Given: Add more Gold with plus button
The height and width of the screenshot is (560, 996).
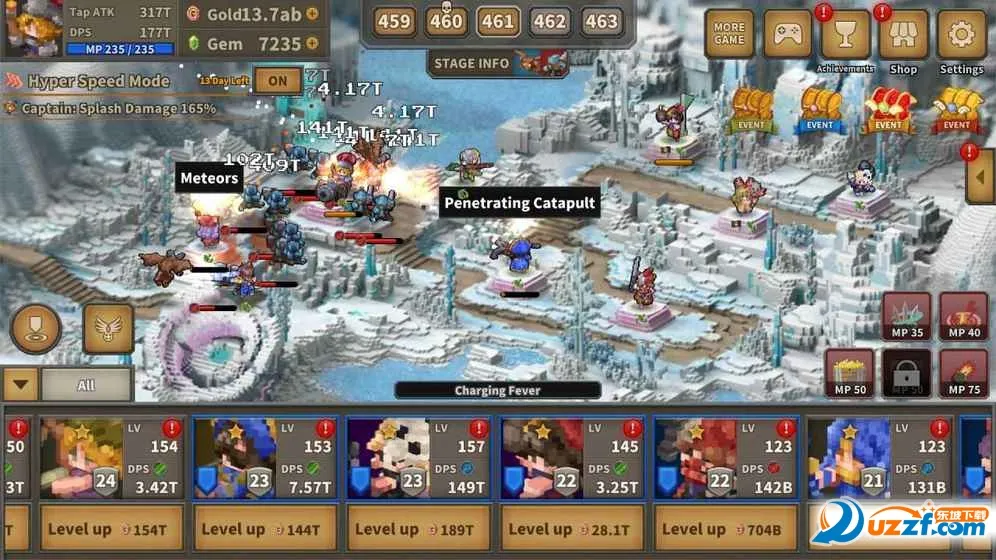Looking at the screenshot, I should (312, 14).
